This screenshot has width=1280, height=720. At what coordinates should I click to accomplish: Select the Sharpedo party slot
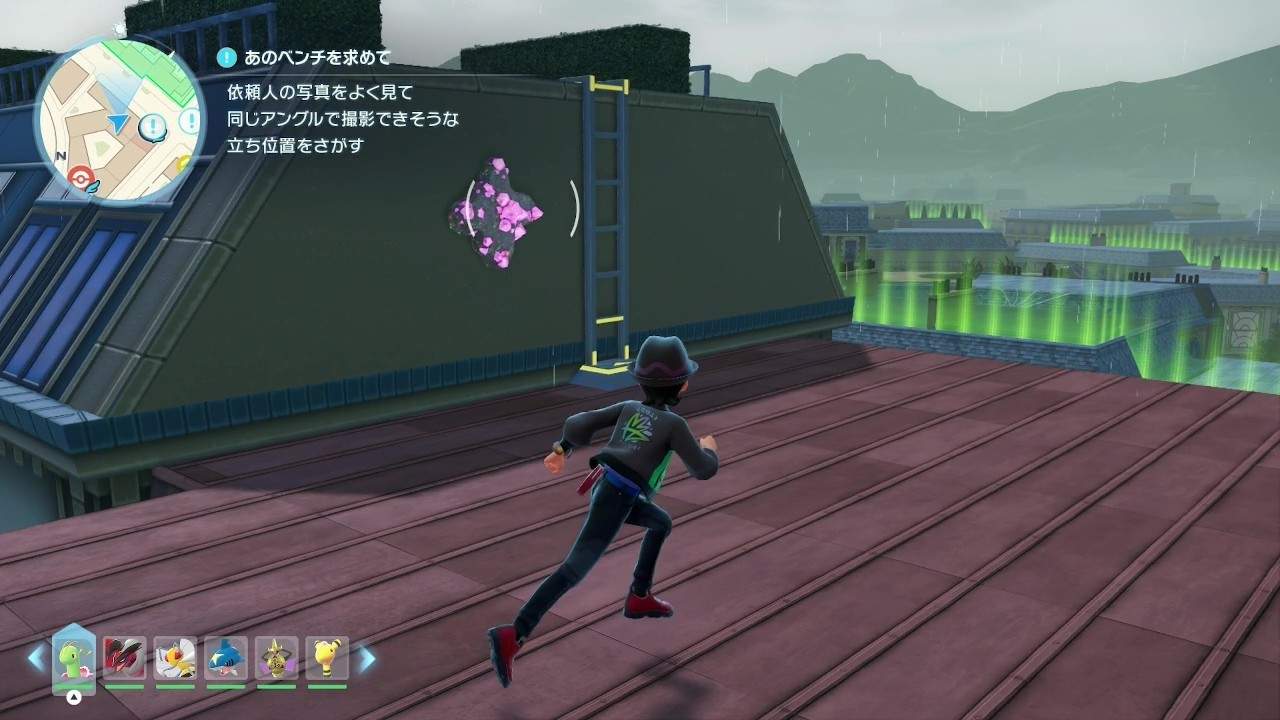coord(226,657)
